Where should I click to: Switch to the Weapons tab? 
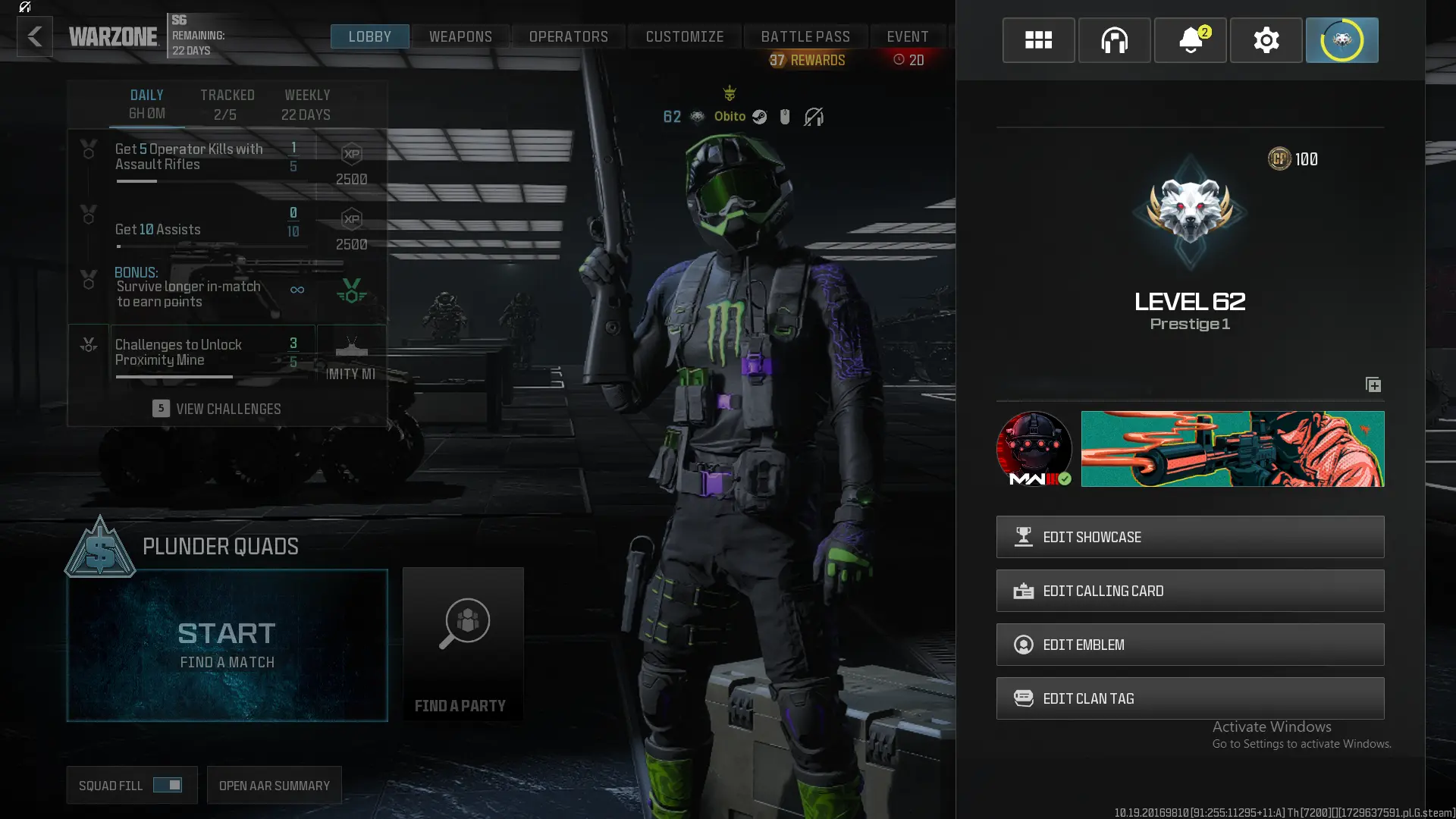(x=460, y=36)
